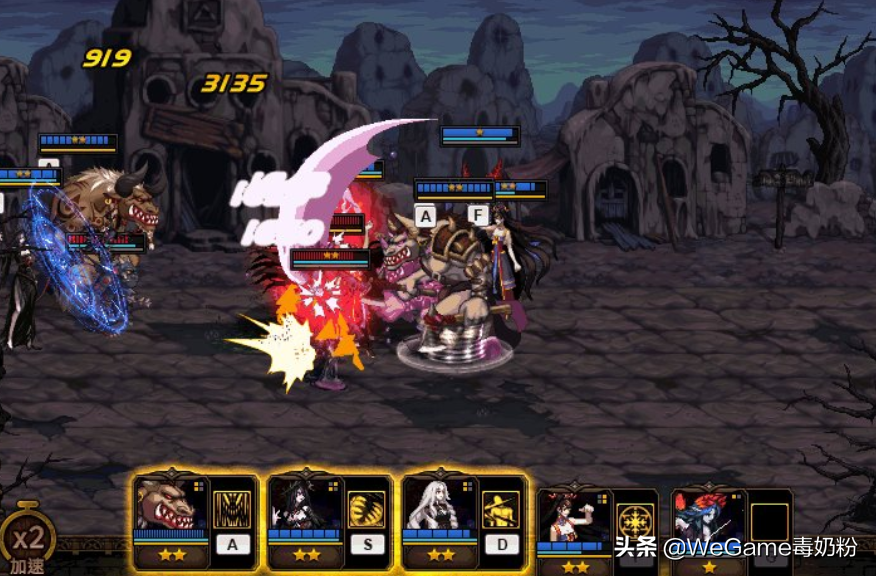Image resolution: width=876 pixels, height=576 pixels.
Task: Activate the golden fist skill icon
Action: click(367, 509)
